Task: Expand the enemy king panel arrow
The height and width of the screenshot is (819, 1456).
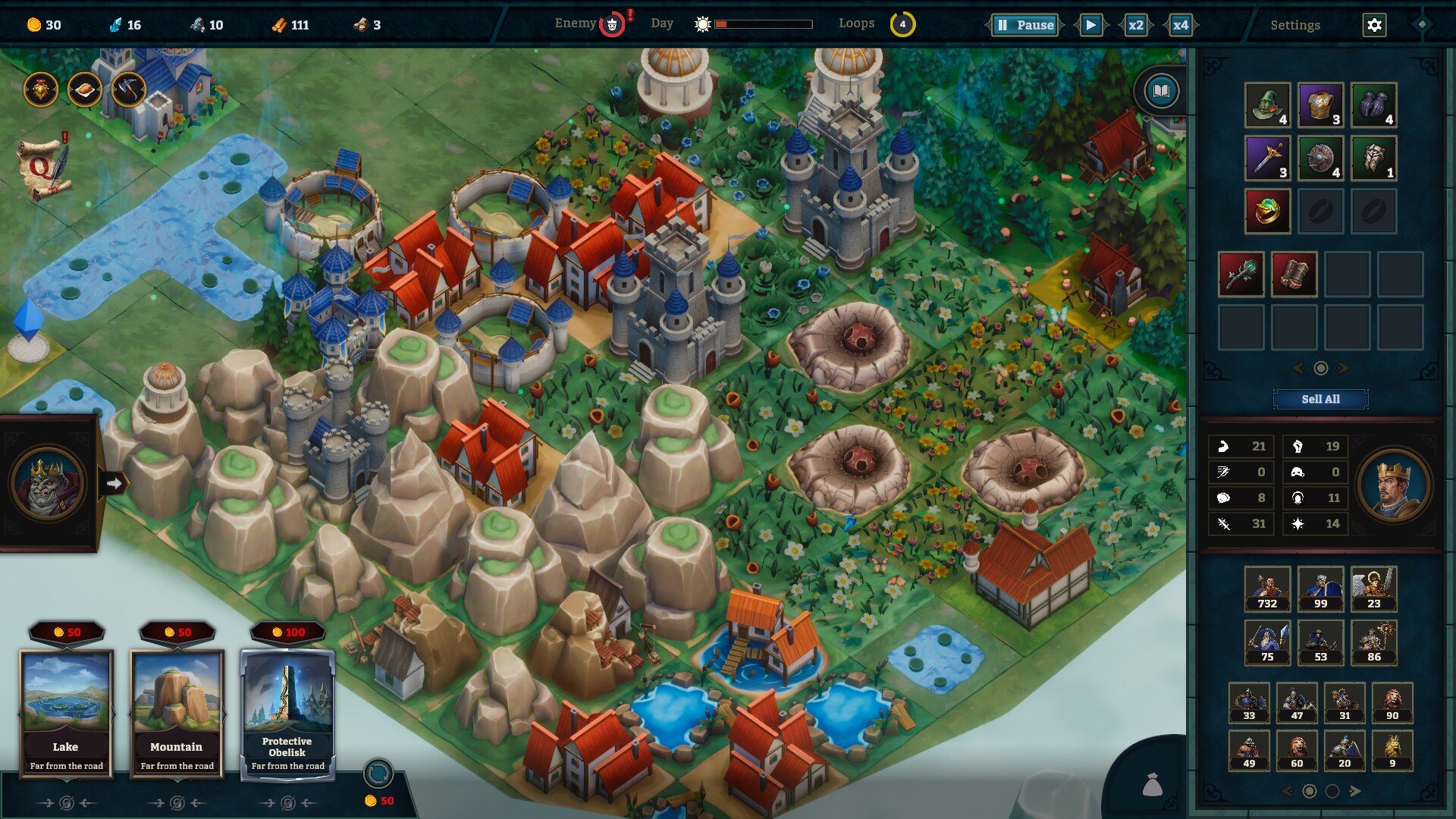Action: (114, 483)
